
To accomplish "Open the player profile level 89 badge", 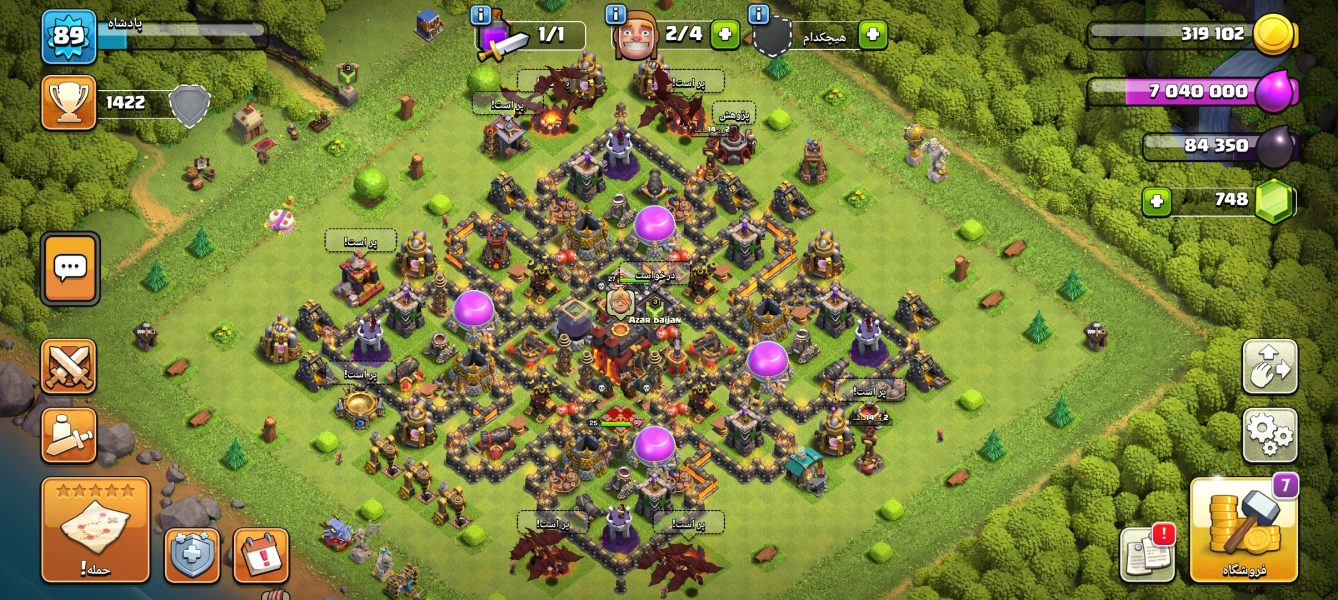I will tap(69, 36).
